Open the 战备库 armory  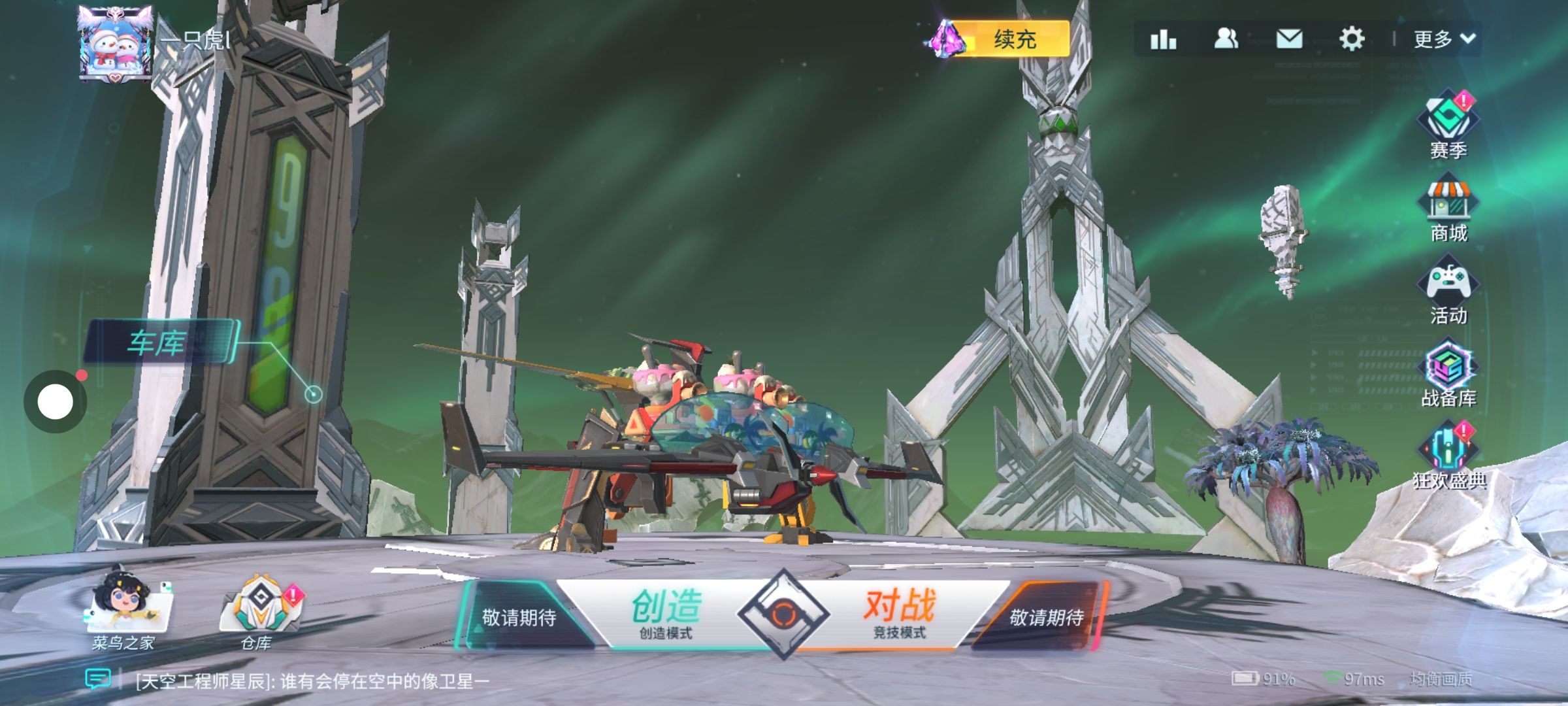1448,375
